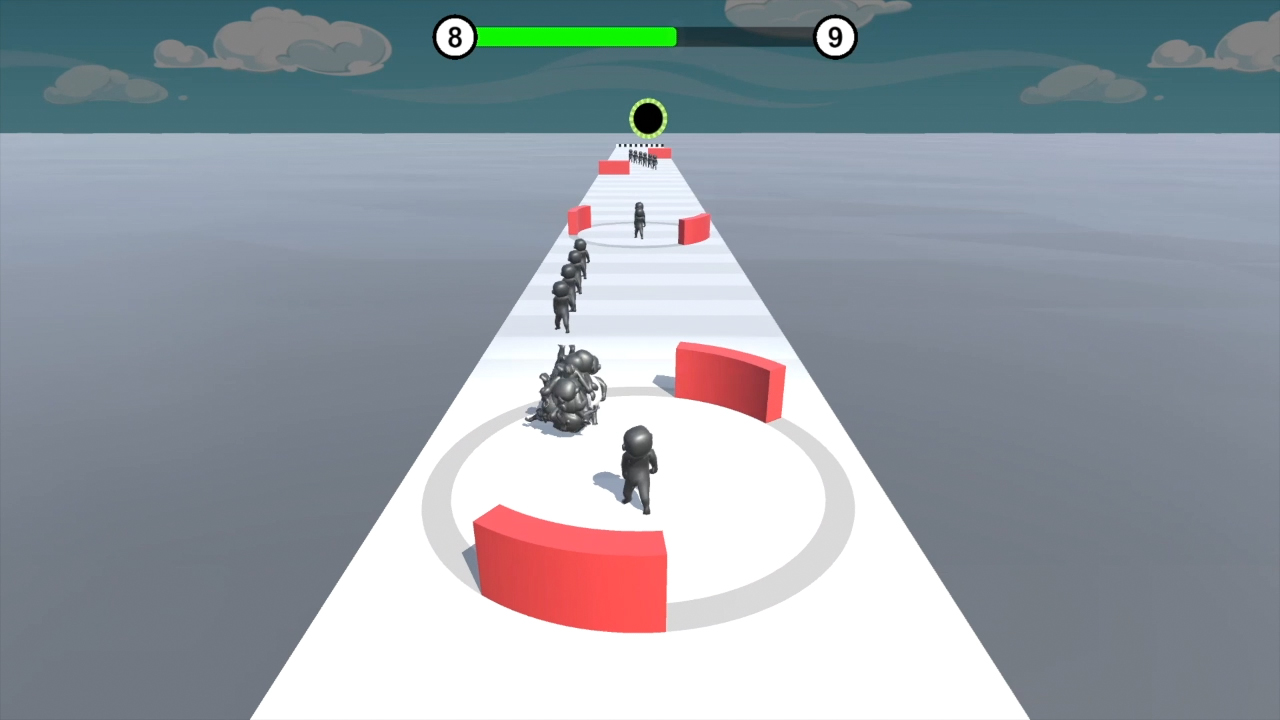This screenshot has width=1280, height=720.
Task: Click the level 9 circle badge
Action: pyautogui.click(x=836, y=37)
